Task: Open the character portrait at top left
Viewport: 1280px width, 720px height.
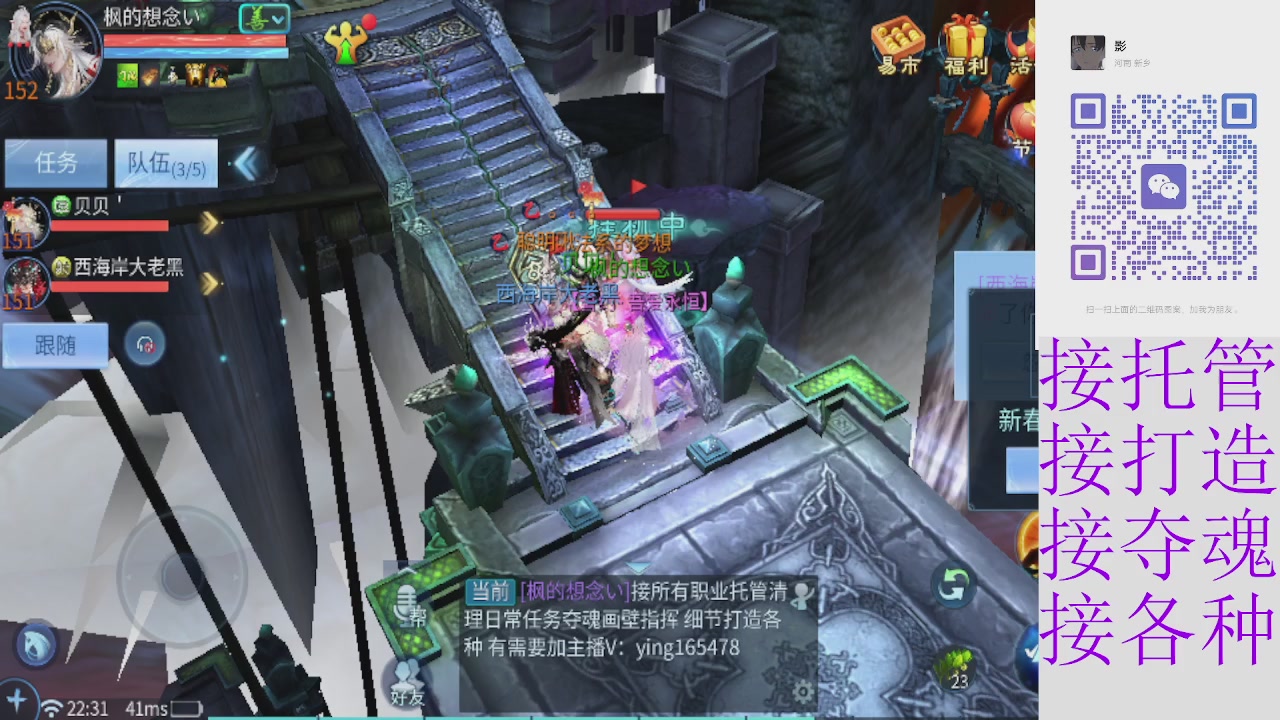Action: [x=55, y=50]
